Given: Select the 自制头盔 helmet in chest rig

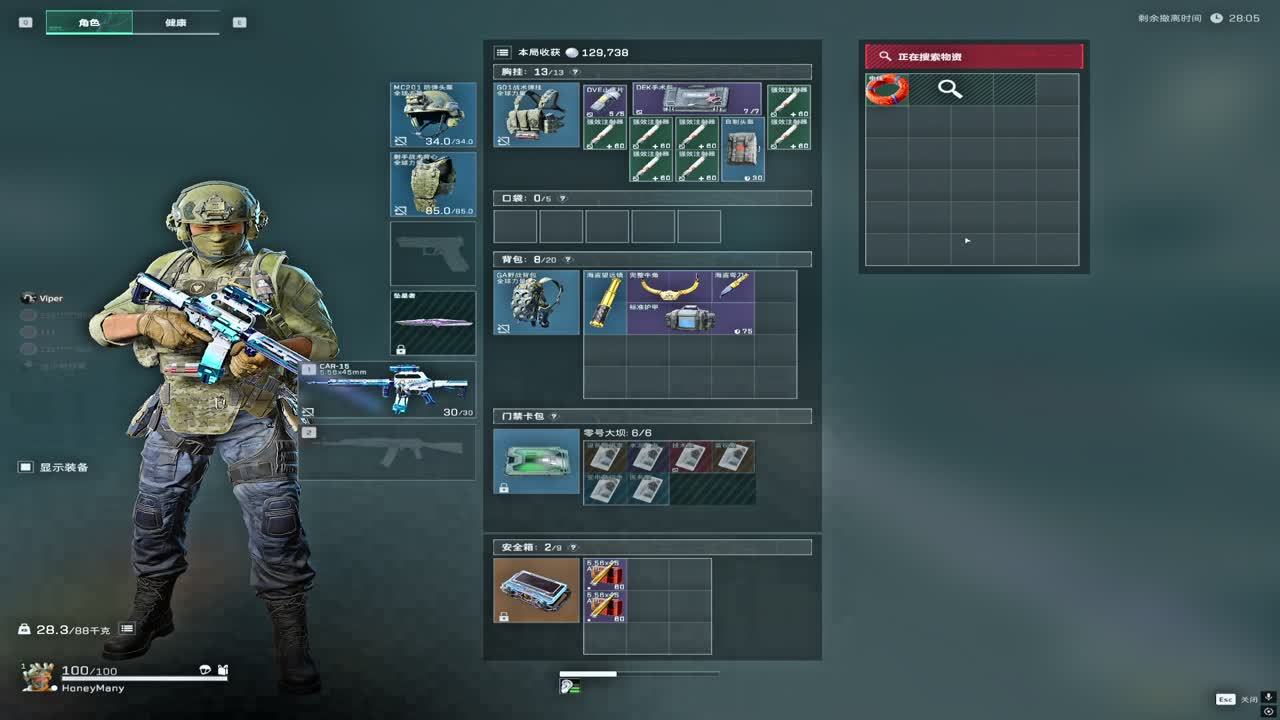Looking at the screenshot, I should [x=743, y=149].
